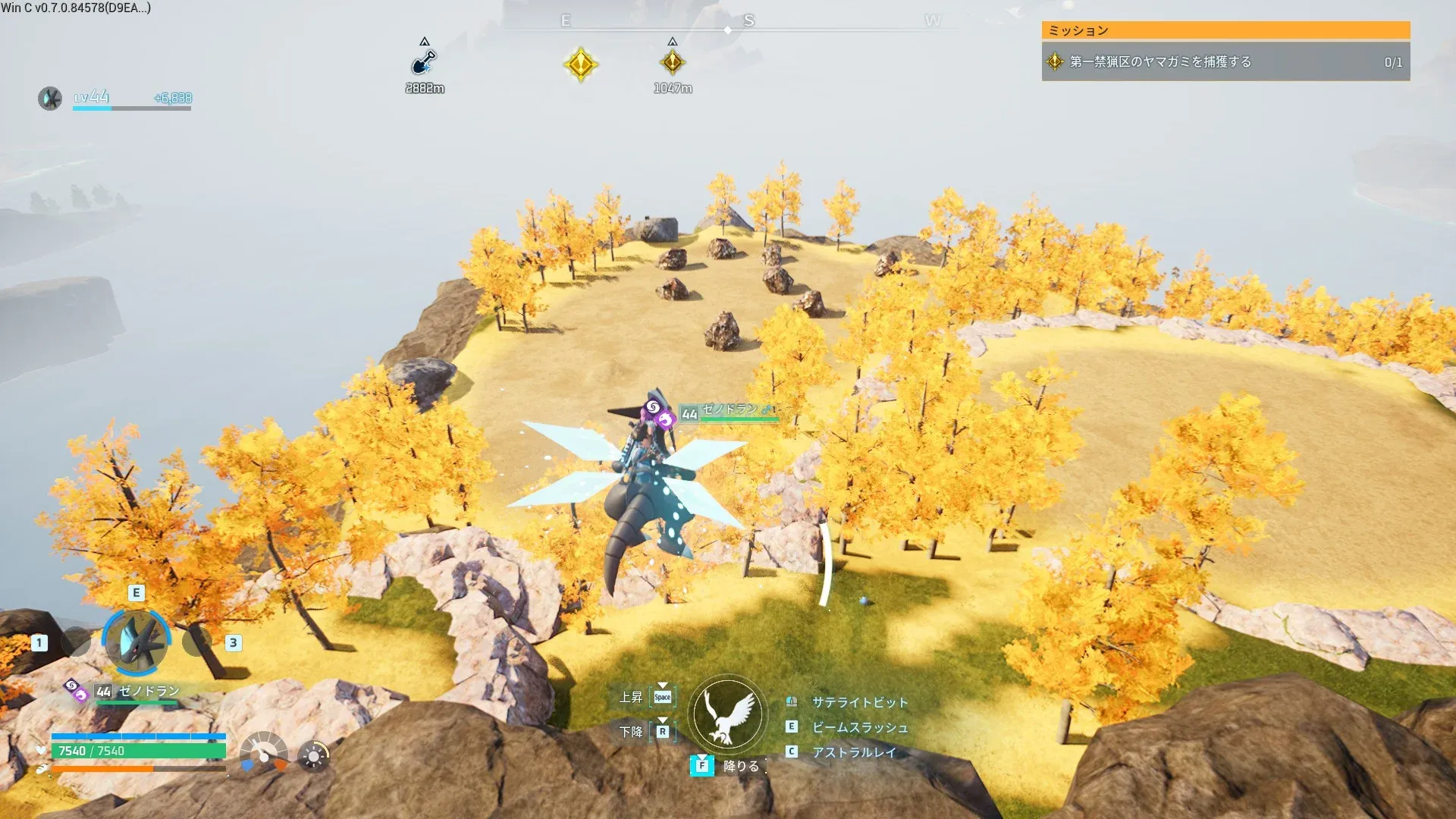This screenshot has width=1456, height=819.
Task: Select the ゼノドラン name tag near party wheel
Action: pos(149,692)
